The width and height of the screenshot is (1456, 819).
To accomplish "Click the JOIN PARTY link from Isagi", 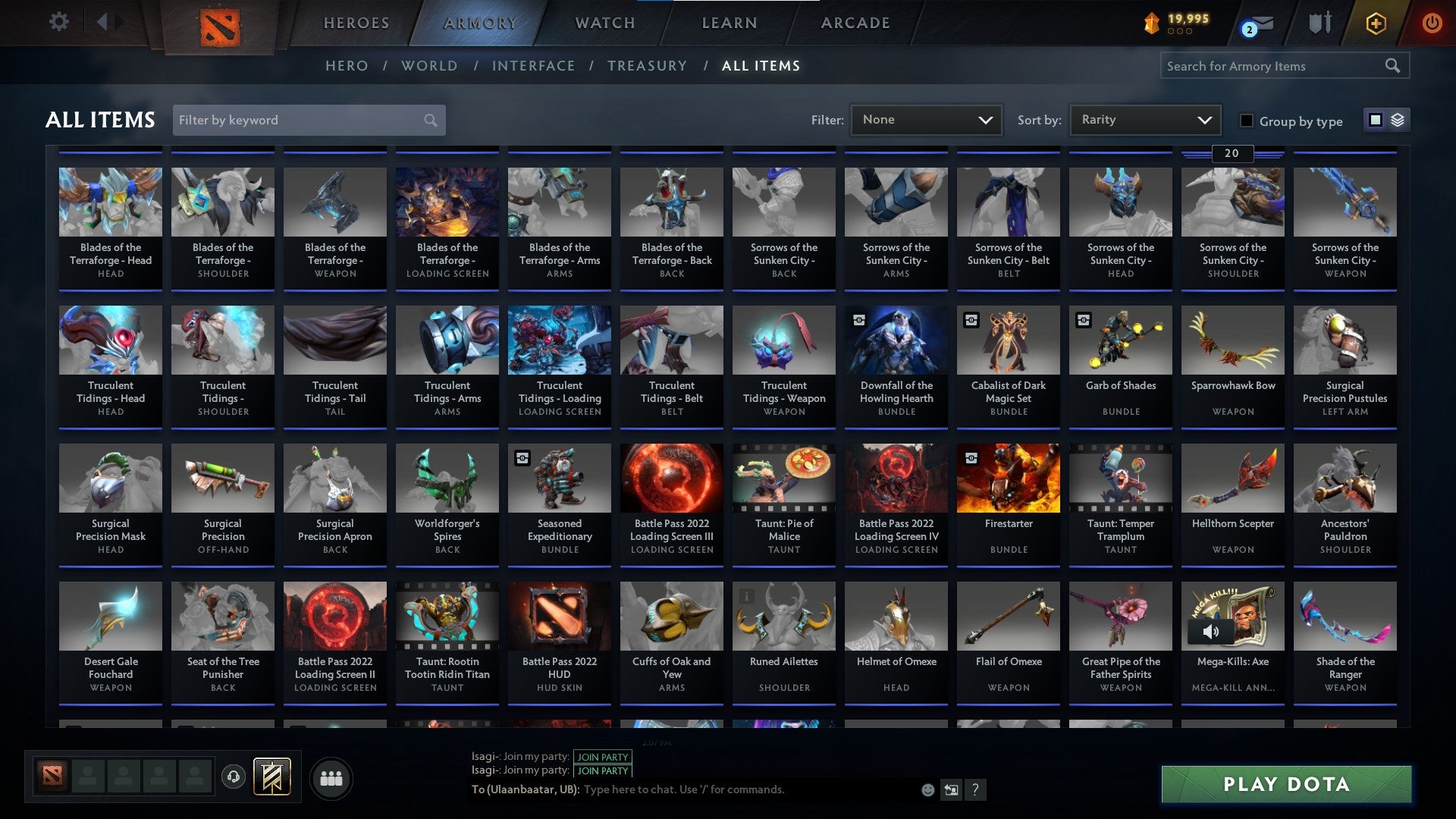I will (x=603, y=757).
